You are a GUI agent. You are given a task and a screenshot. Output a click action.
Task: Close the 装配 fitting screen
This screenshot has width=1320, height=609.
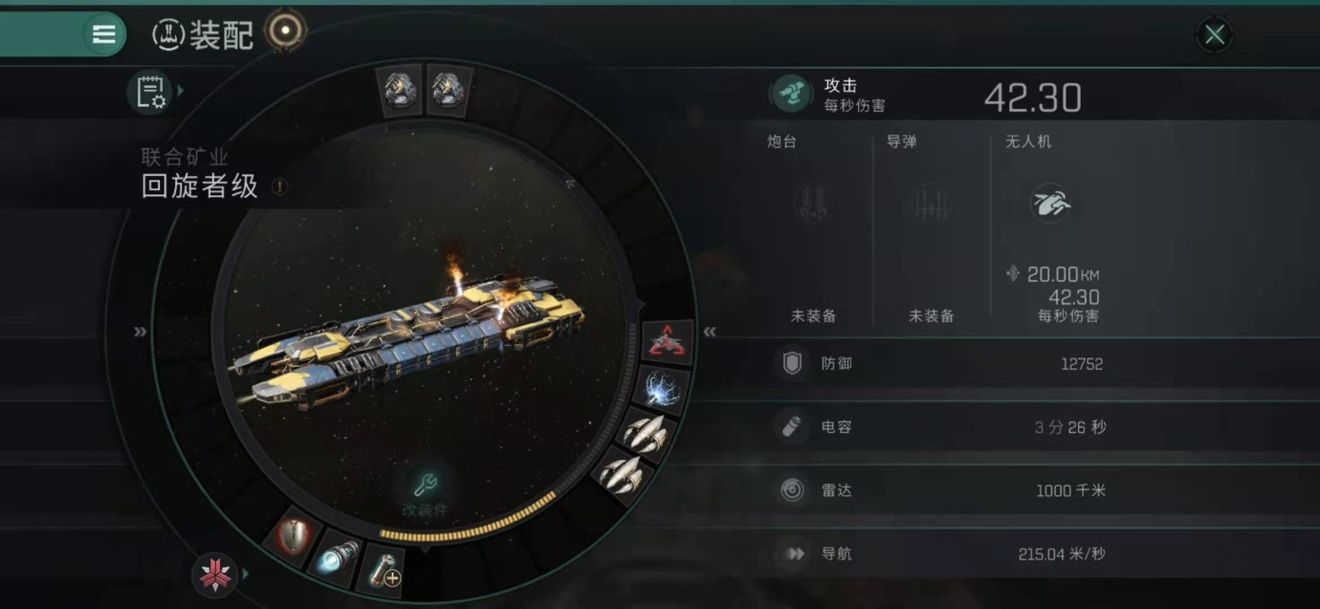pos(1214,36)
